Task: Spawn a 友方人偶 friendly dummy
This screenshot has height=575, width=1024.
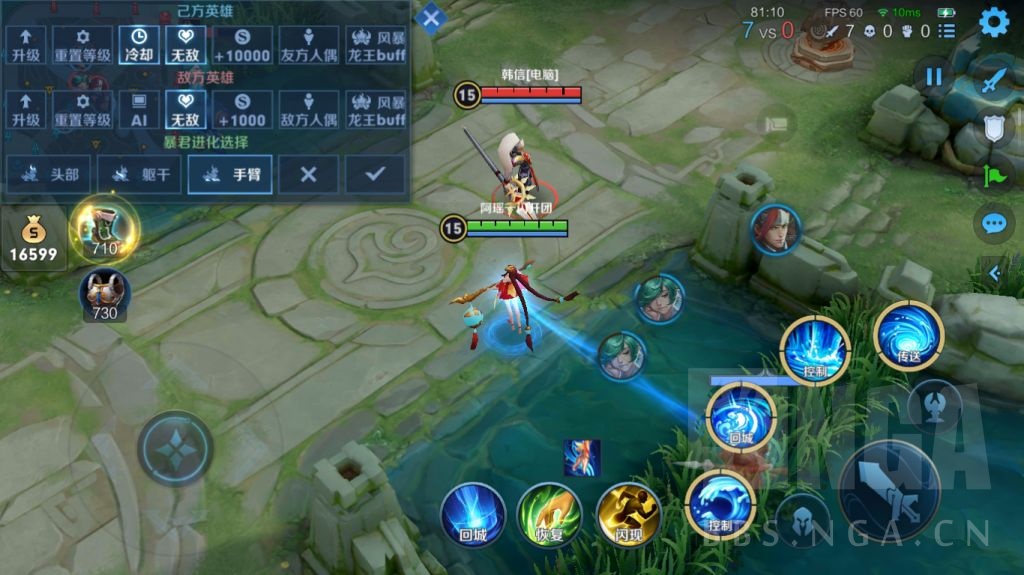Action: click(x=309, y=45)
